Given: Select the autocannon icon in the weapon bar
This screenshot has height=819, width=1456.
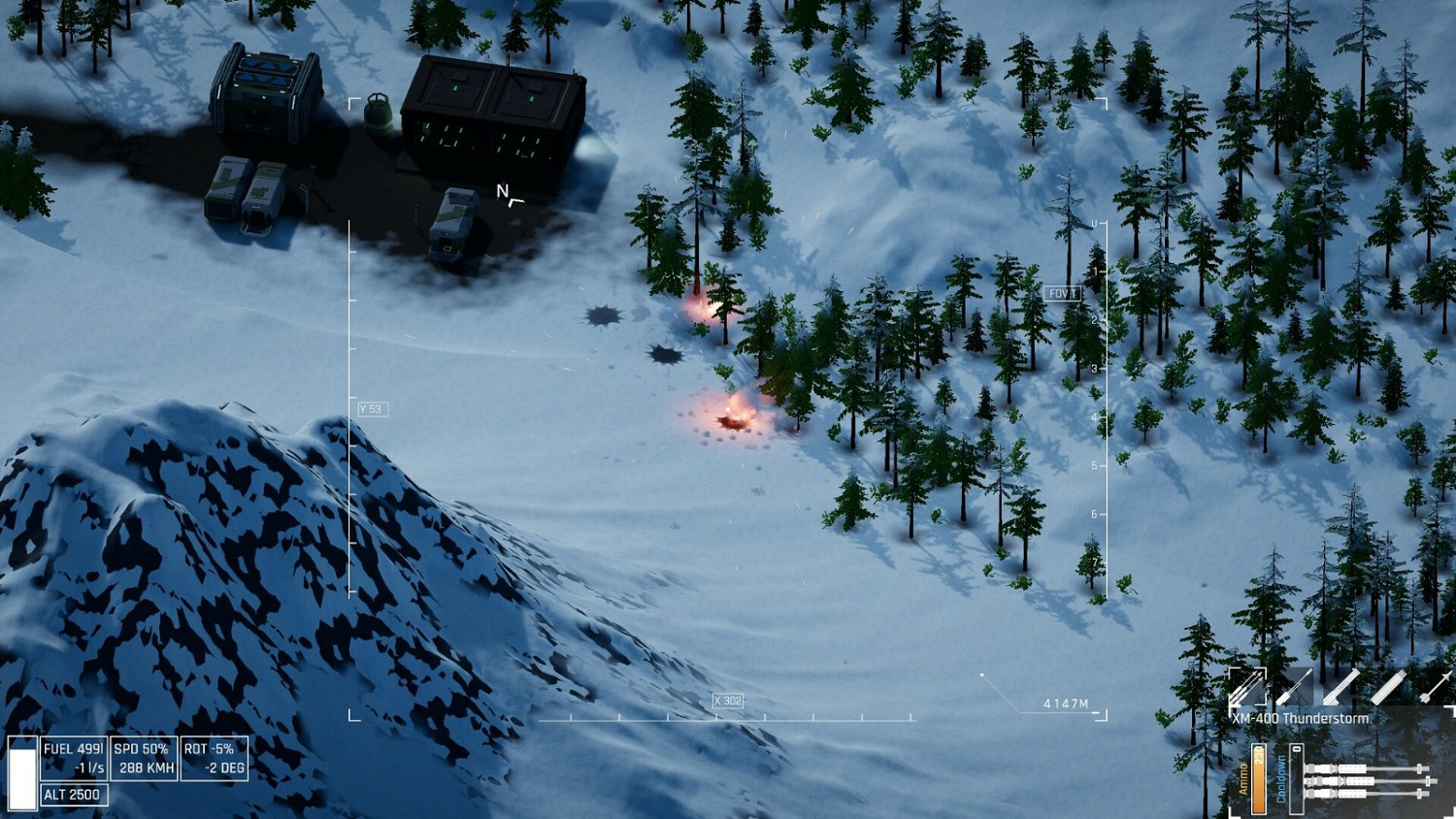Looking at the screenshot, I should point(1340,687).
